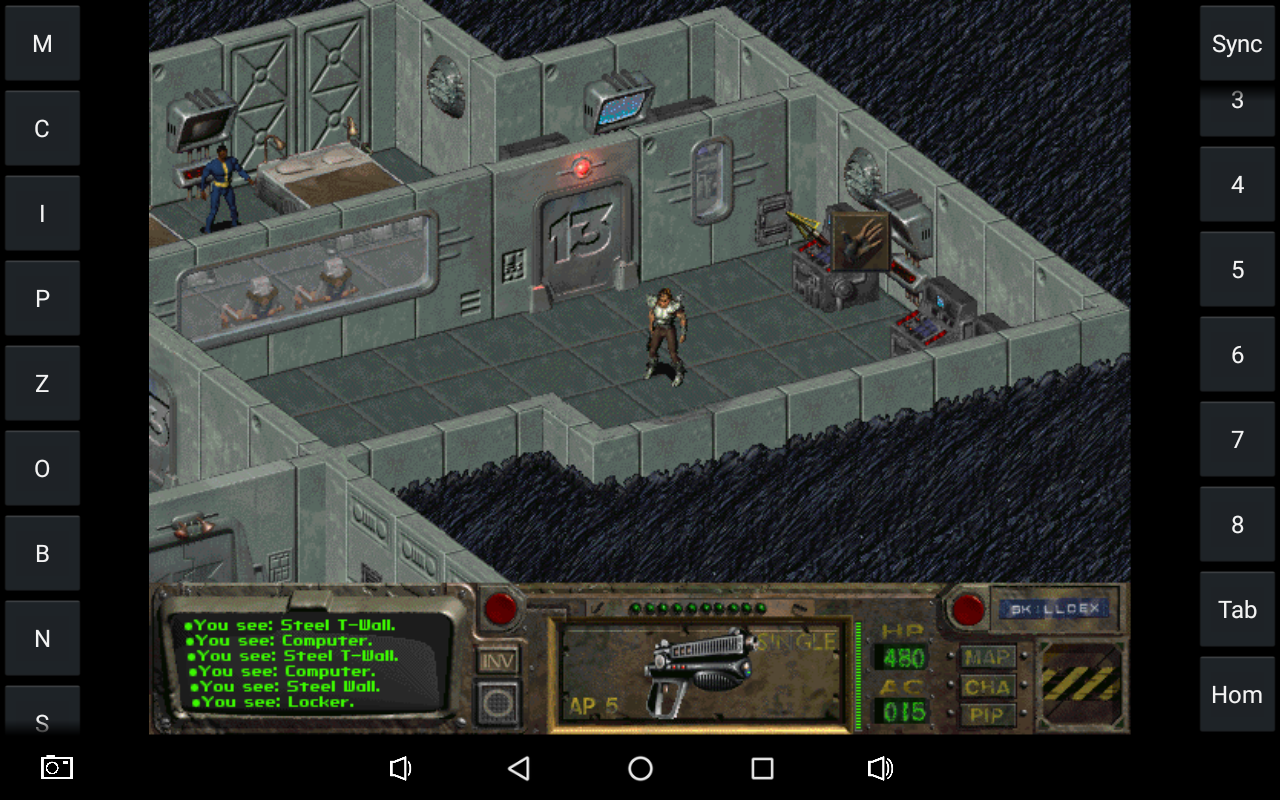The image size is (1280, 800).
Task: Open the inventory with the INV button
Action: [x=498, y=661]
